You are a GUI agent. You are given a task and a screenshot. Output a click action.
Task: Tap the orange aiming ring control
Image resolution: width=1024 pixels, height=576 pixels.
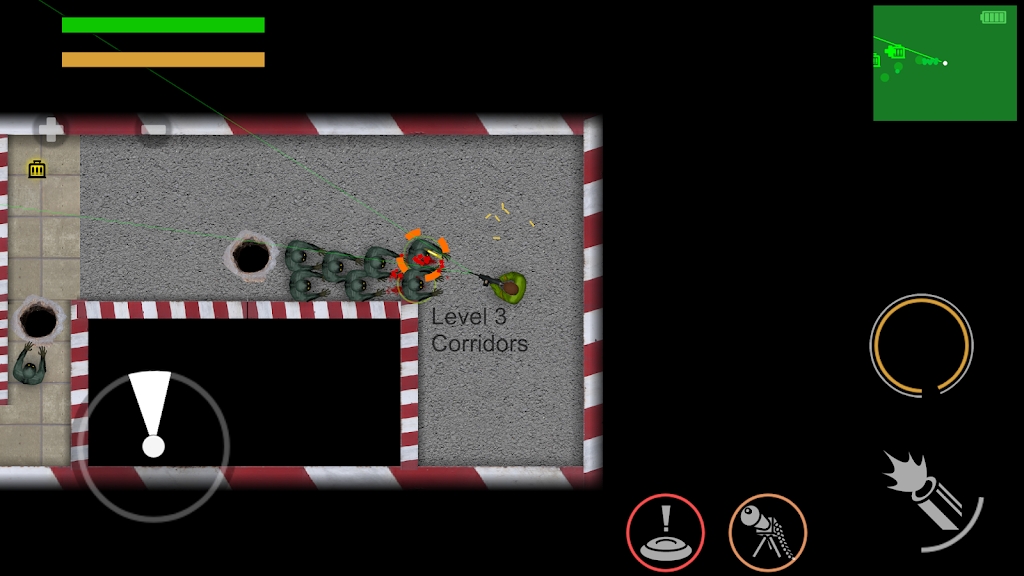tap(921, 345)
